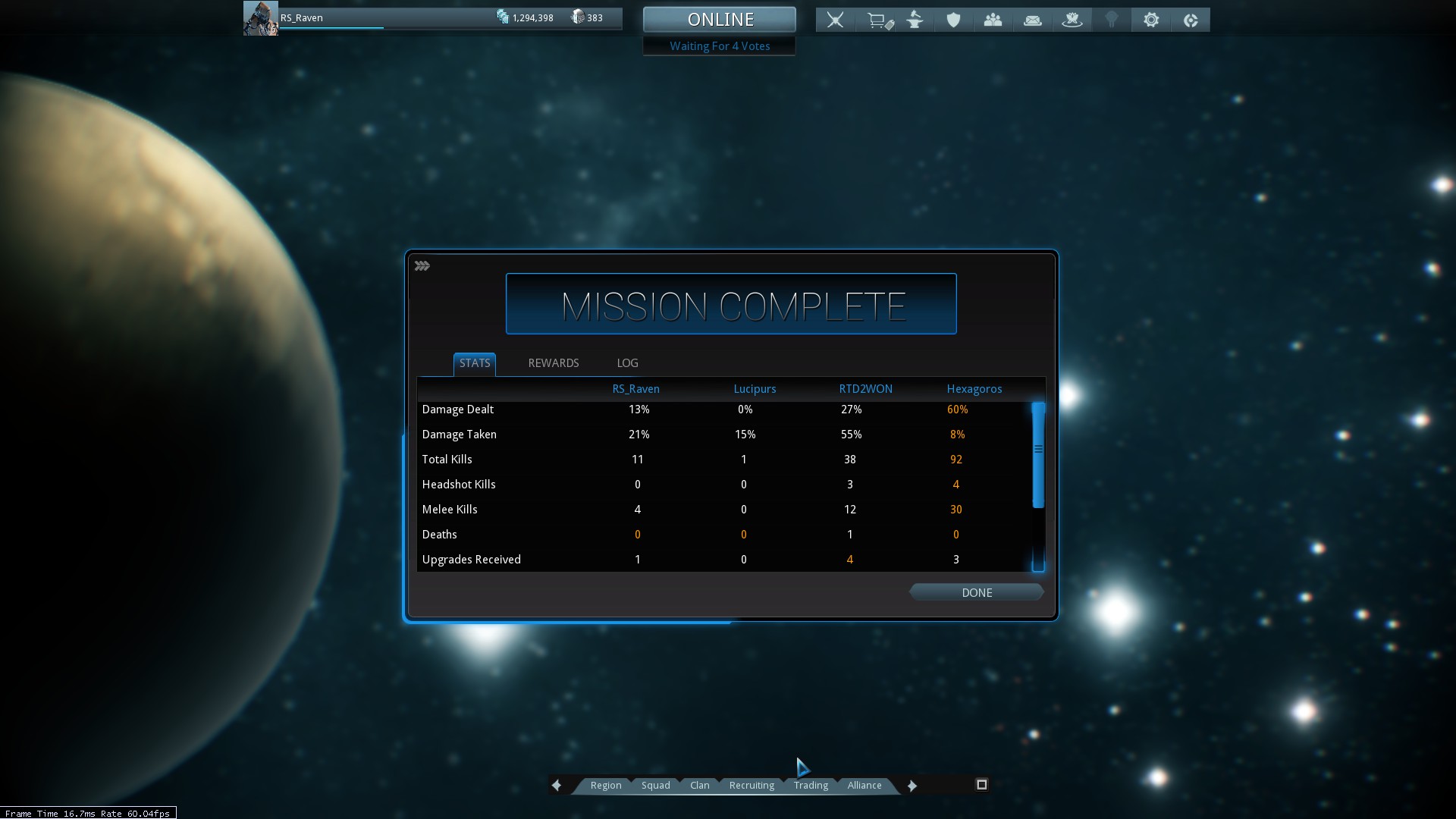Open the Region chat tab

(x=605, y=785)
